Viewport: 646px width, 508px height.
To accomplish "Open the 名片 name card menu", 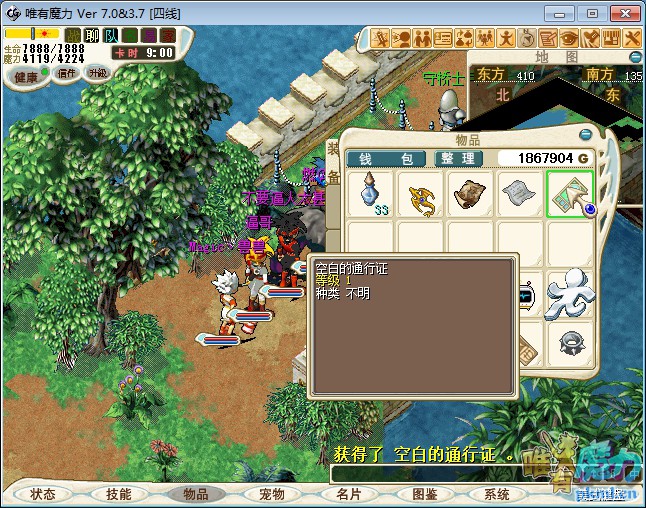I will click(x=347, y=494).
